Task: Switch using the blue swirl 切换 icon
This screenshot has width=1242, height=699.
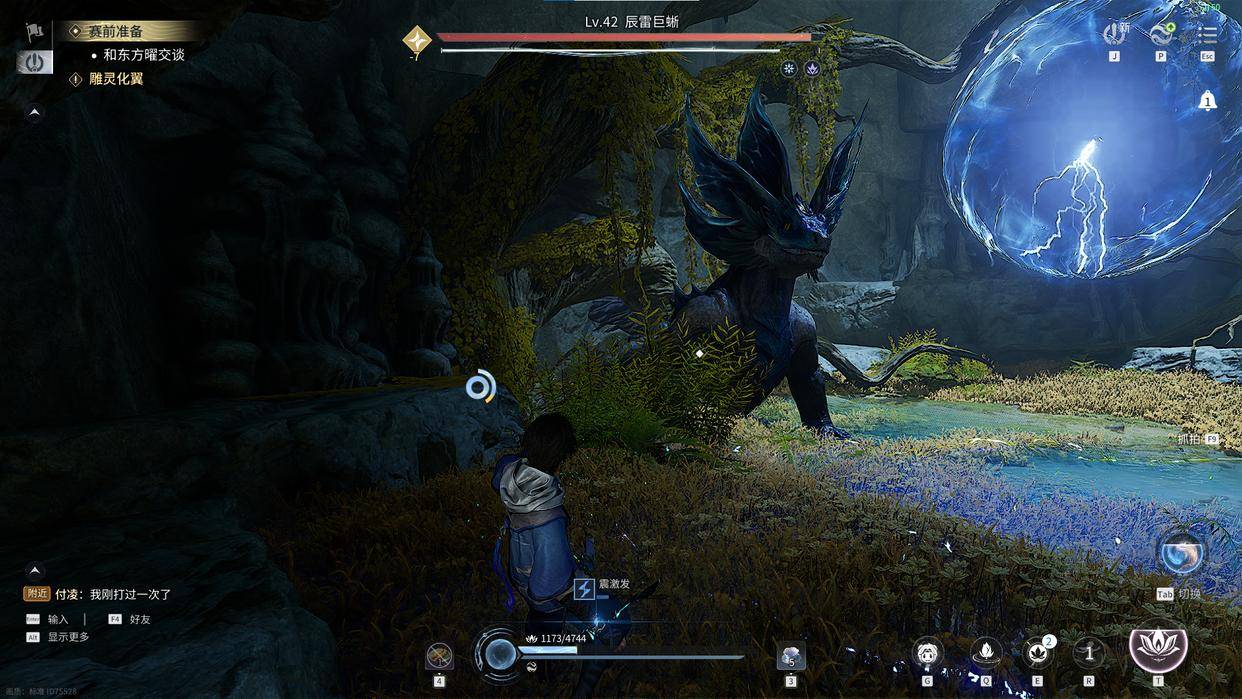Action: tap(1181, 553)
